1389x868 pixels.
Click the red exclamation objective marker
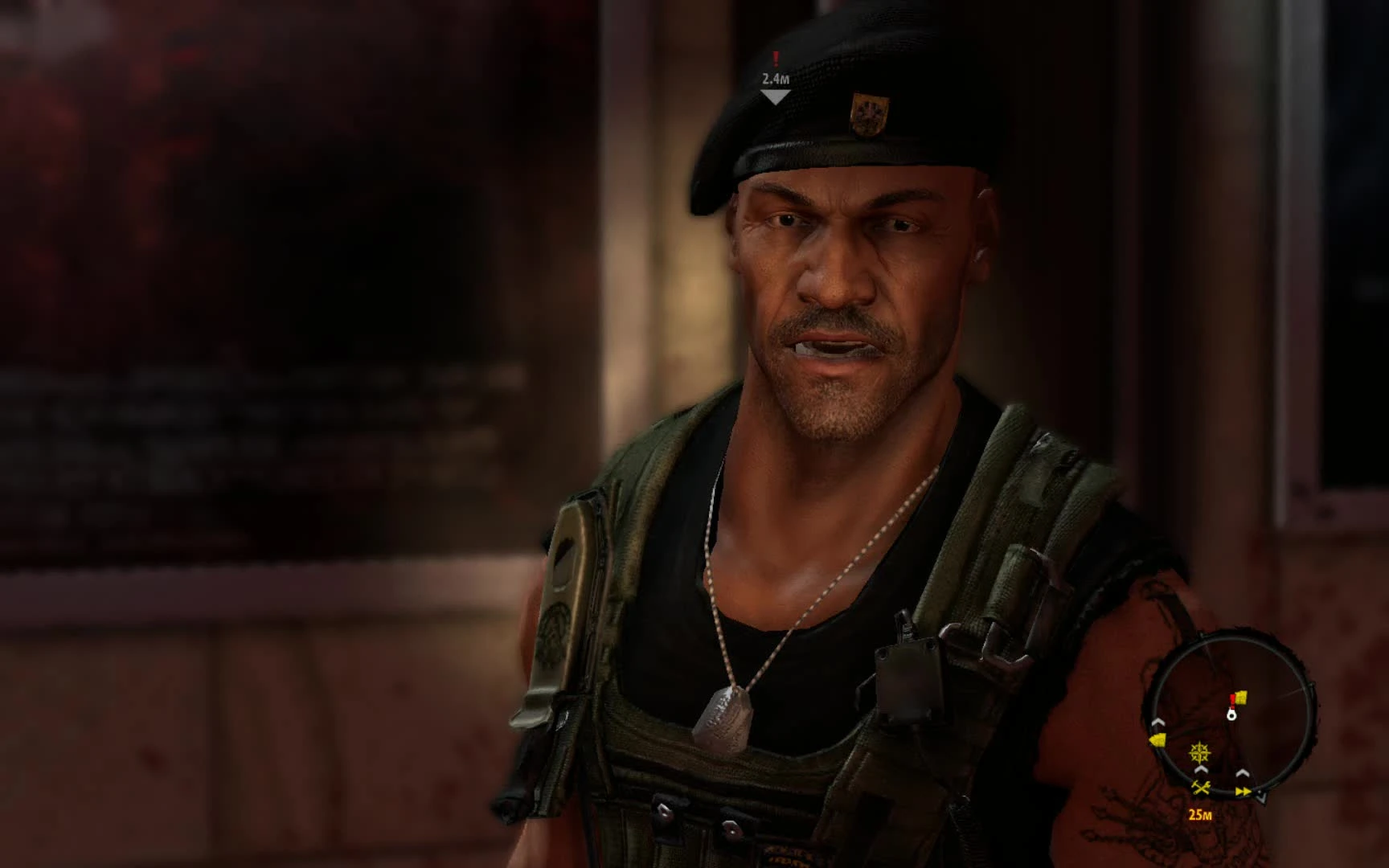click(x=776, y=59)
